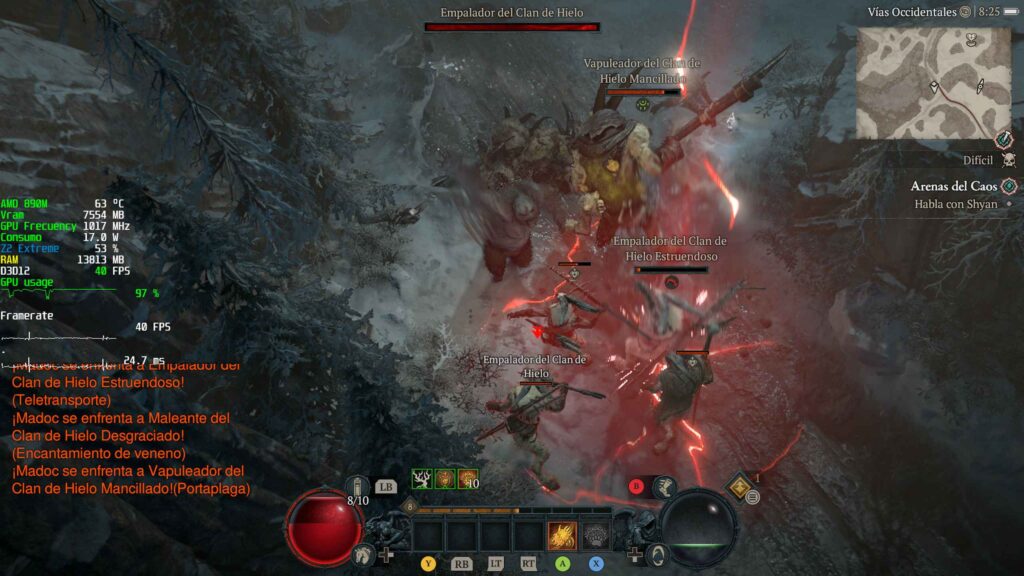1024x576 pixels.
Task: Select the Arenas del Caos quest tracker
Action: pos(953,186)
